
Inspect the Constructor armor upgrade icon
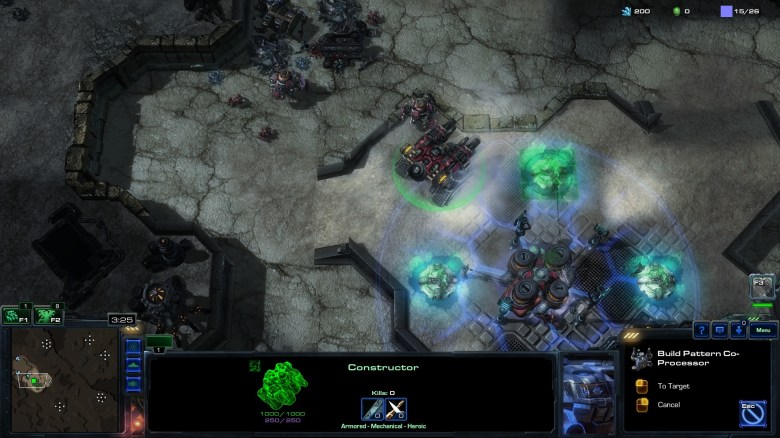[x=396, y=408]
